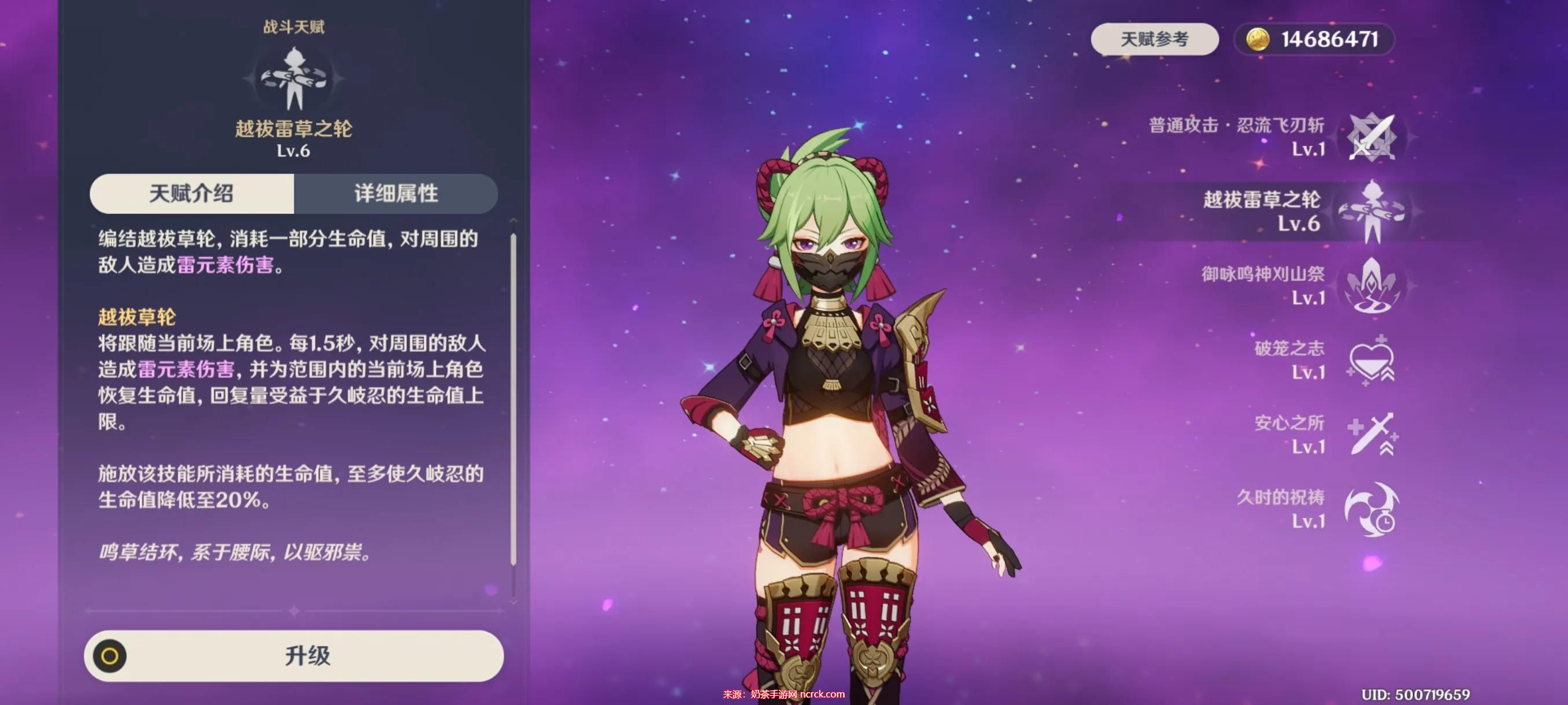Open the 天赋参考 talent reference

[x=1154, y=39]
